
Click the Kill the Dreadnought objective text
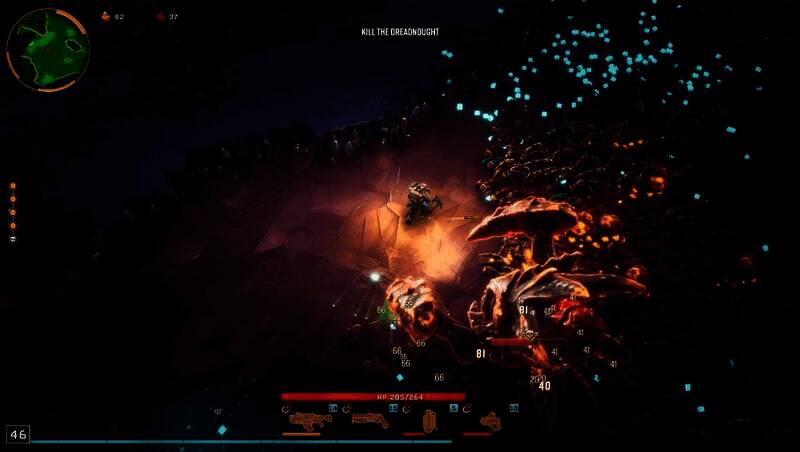[x=400, y=32]
